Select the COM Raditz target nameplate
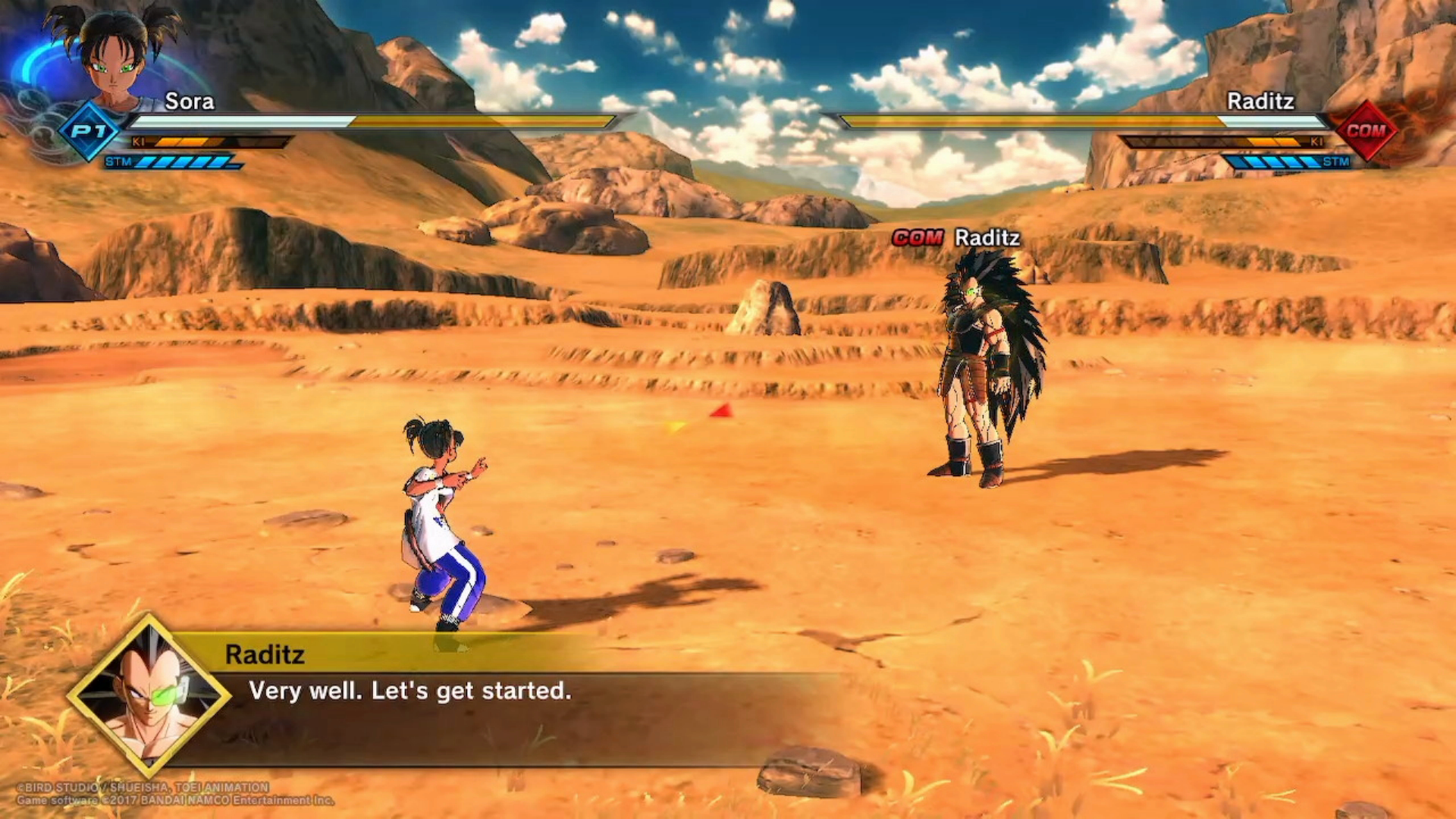 [955, 238]
